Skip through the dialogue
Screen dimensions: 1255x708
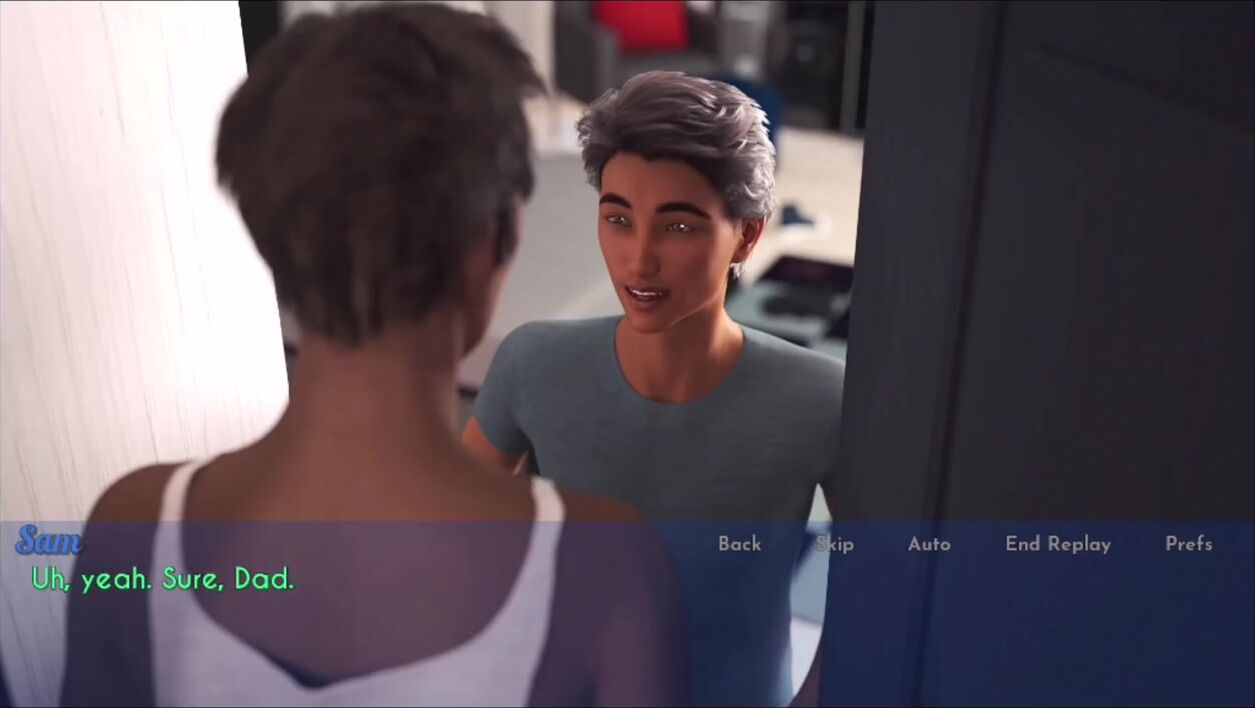pos(834,544)
